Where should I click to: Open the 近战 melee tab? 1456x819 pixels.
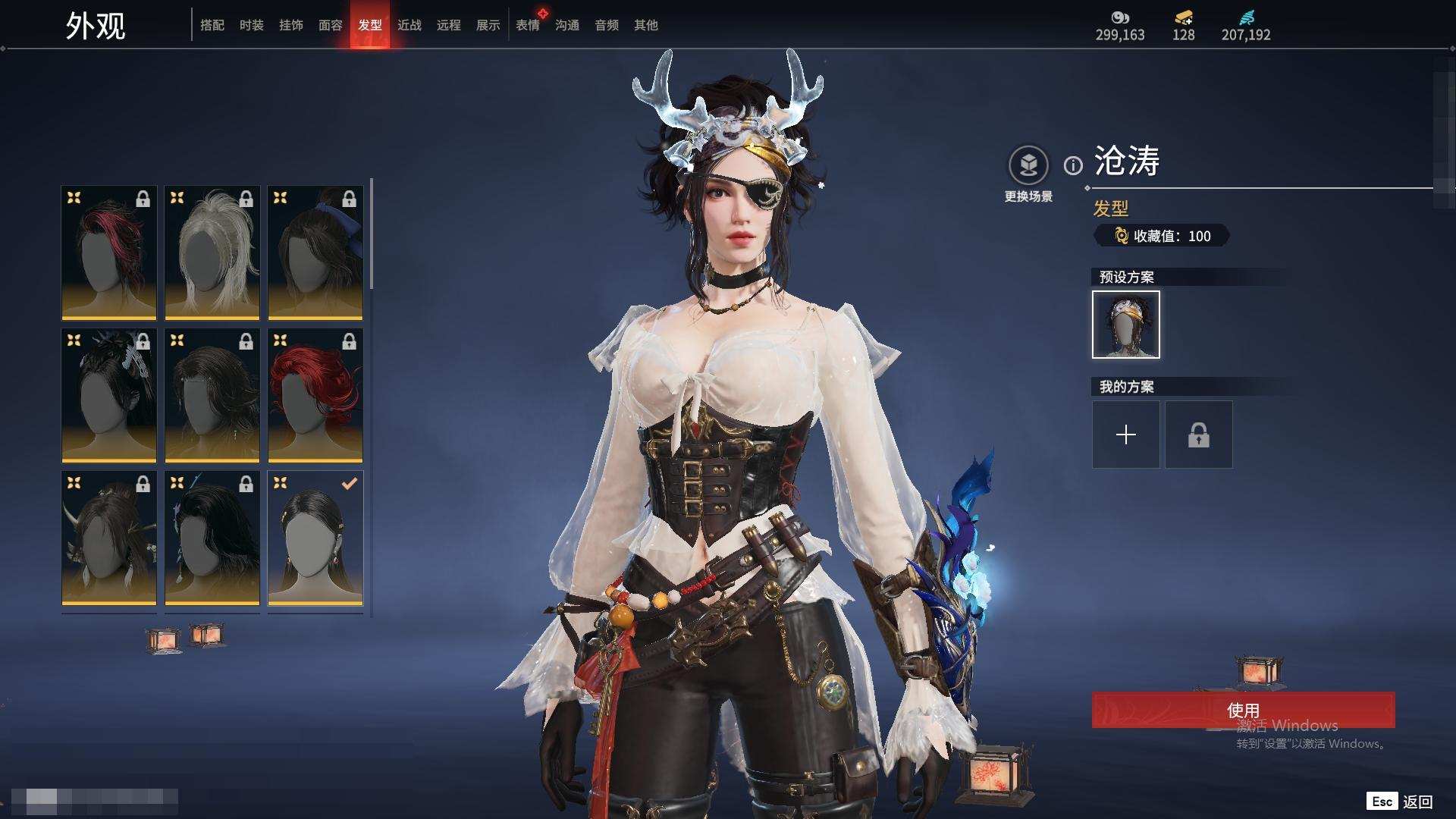[409, 25]
